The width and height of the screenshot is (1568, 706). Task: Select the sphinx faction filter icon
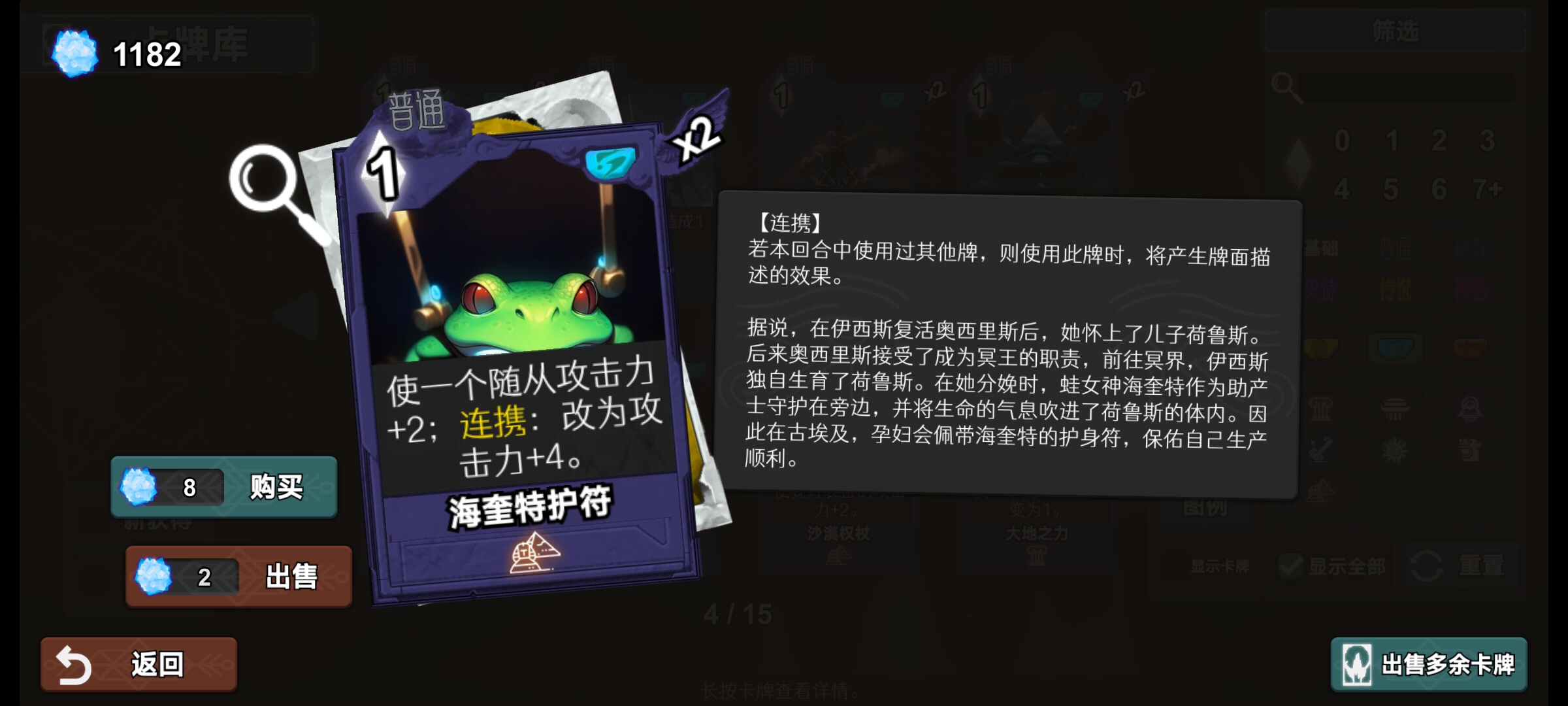[1471, 407]
